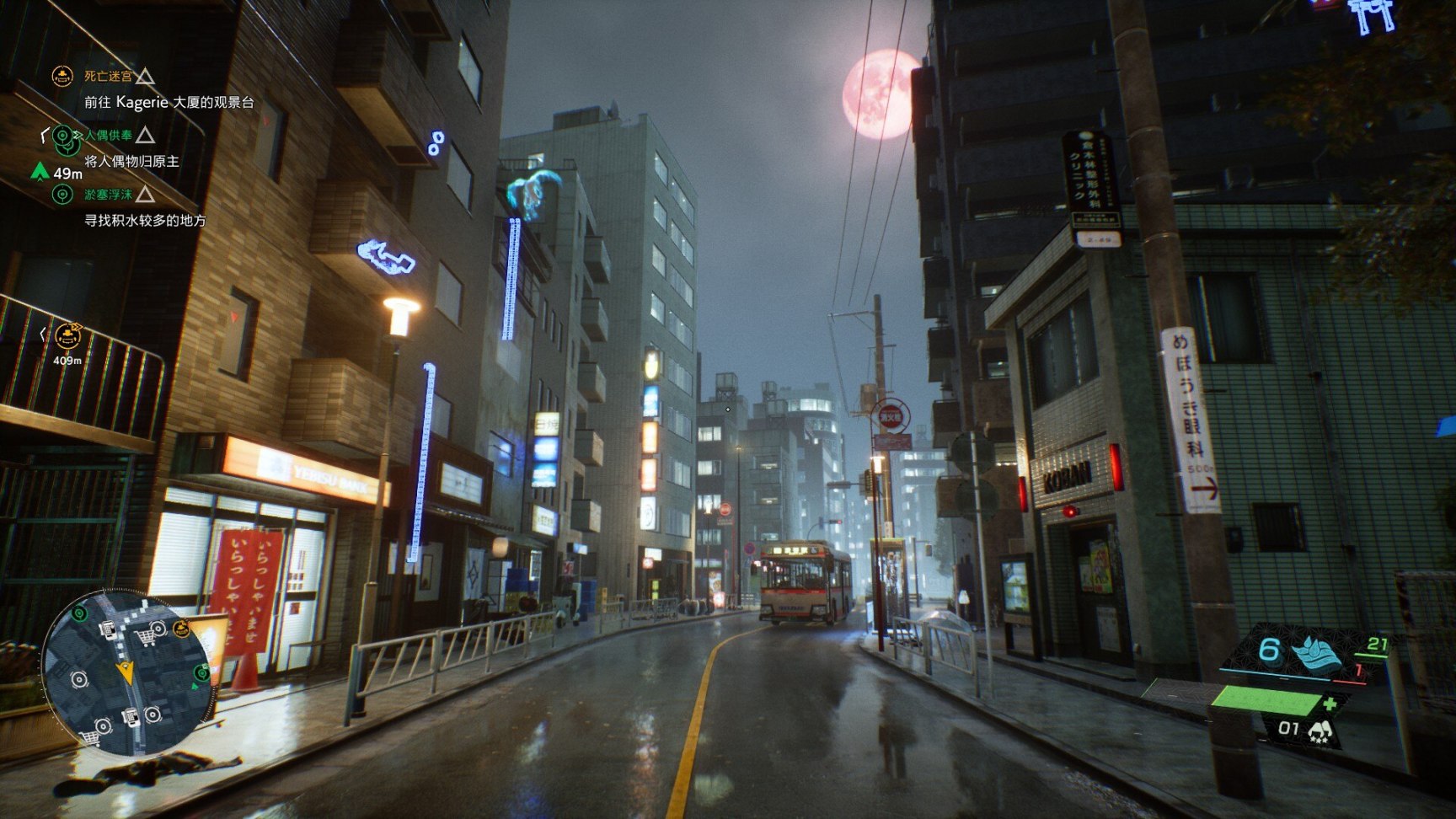Click the green health plus icon
1456x819 pixels.
click(1330, 704)
